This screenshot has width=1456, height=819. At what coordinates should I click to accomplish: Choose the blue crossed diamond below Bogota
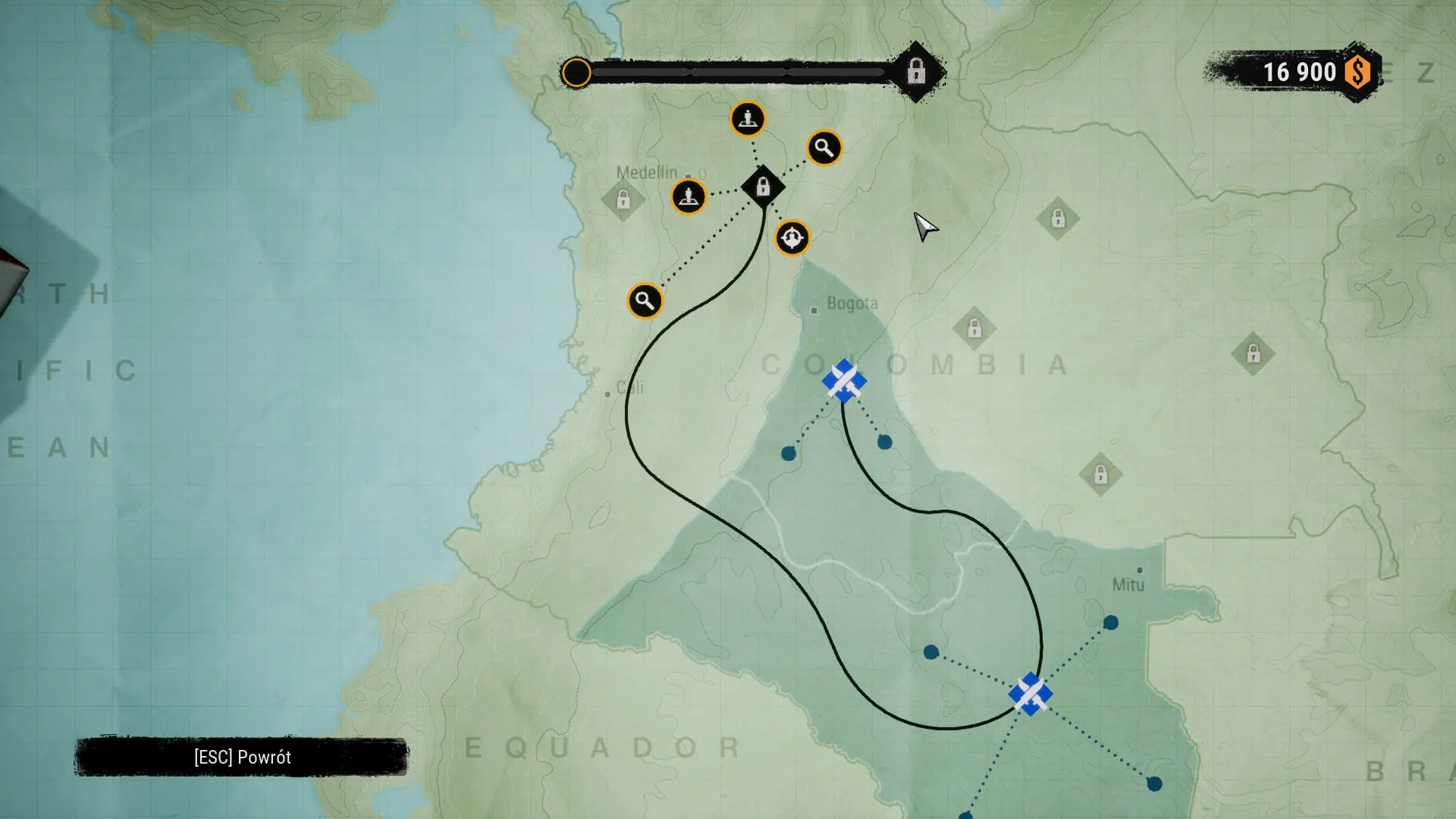pos(844,381)
